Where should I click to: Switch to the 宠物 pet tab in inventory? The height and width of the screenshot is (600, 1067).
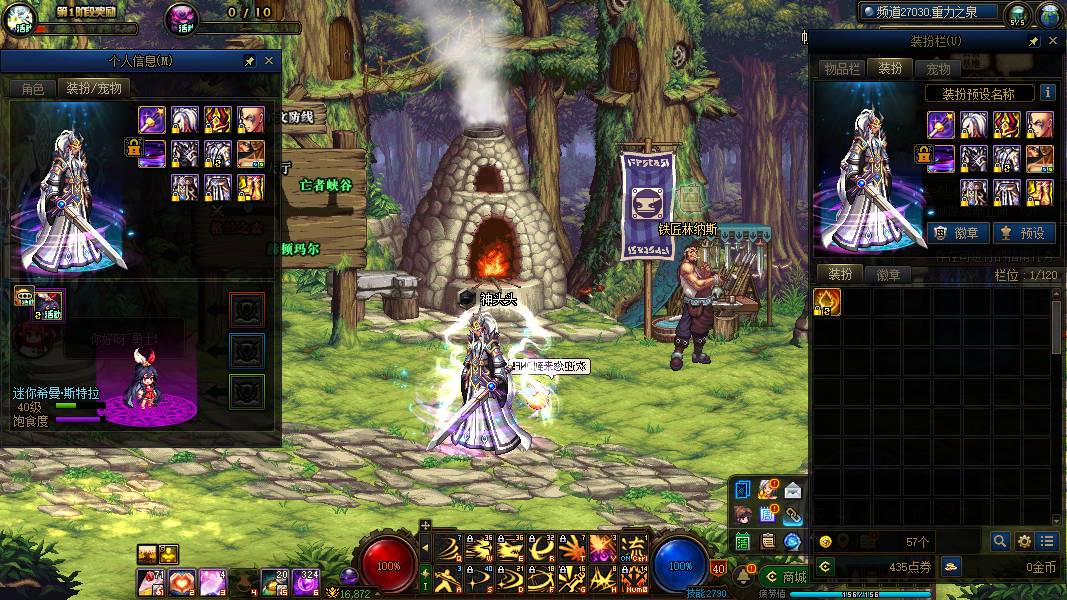(x=938, y=68)
